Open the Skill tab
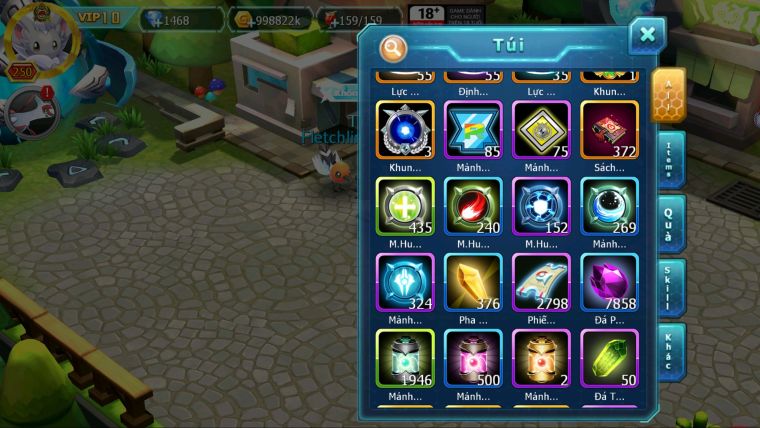This screenshot has height=428, width=760. coord(672,288)
